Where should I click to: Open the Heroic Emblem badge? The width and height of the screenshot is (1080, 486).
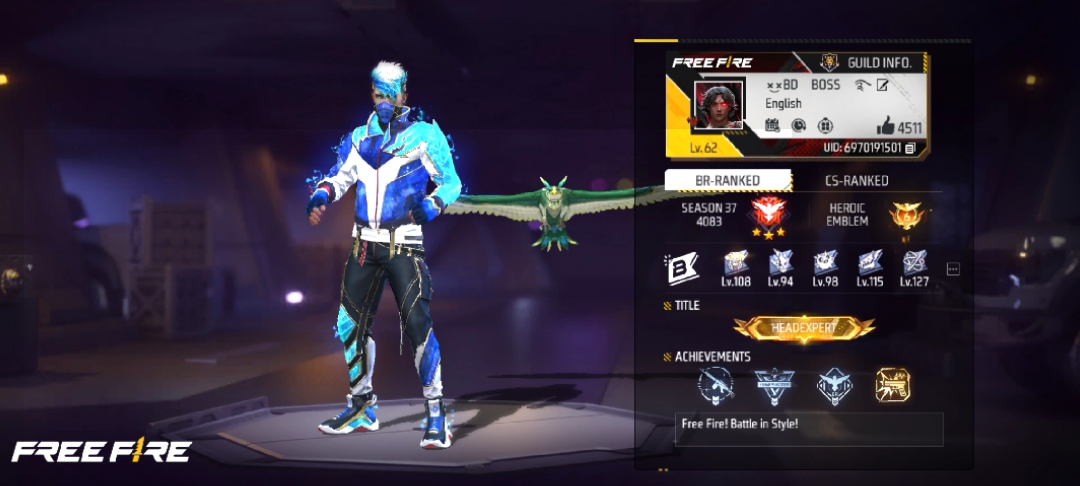(909, 215)
